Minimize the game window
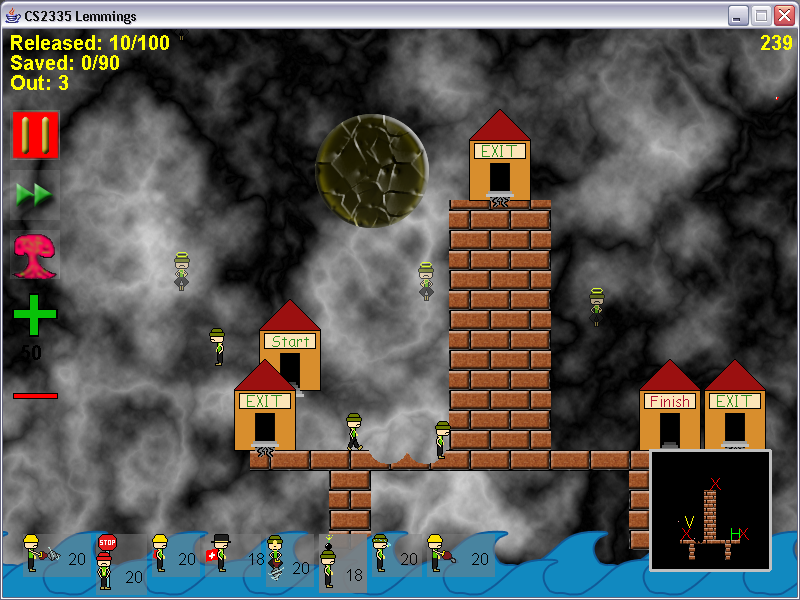Screen dimensions: 800x600 pyautogui.click(x=738, y=15)
